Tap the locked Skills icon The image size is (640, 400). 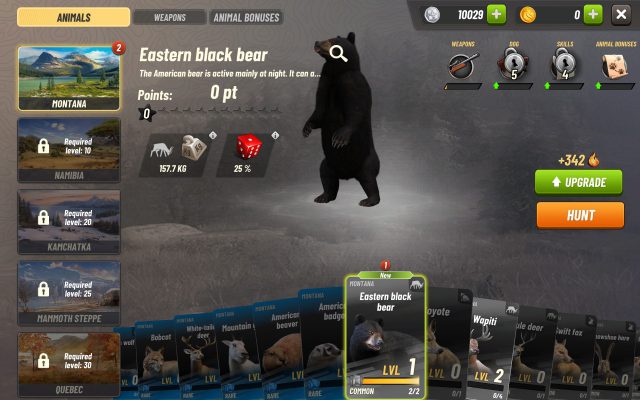[565, 66]
